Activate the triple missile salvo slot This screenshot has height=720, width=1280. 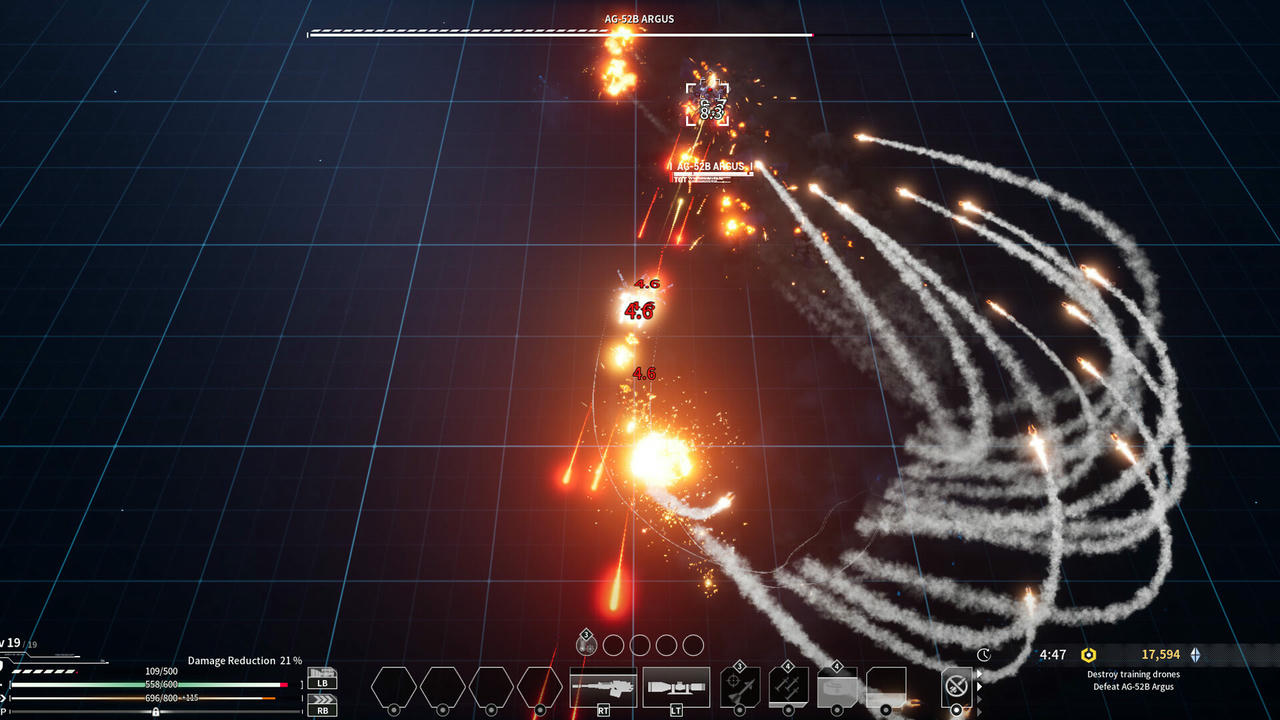(x=788, y=687)
